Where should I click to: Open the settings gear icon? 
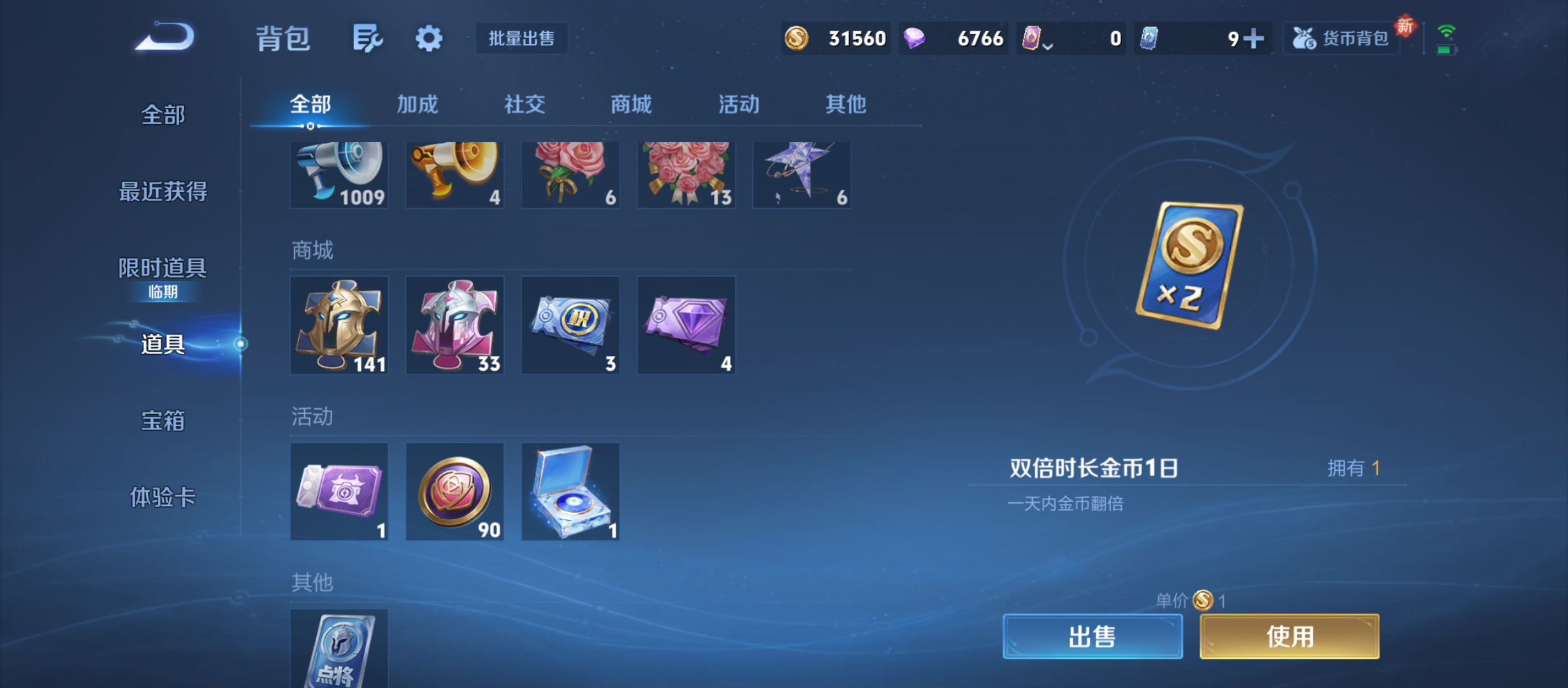click(x=428, y=38)
